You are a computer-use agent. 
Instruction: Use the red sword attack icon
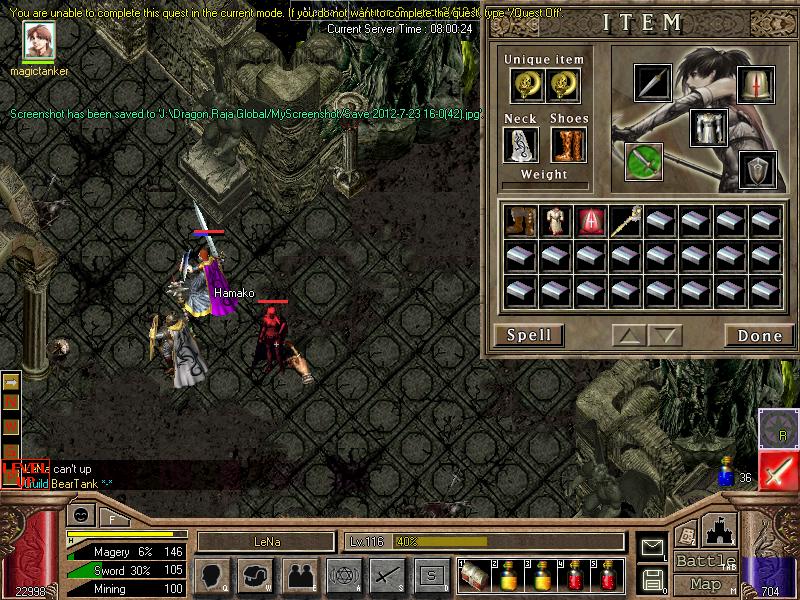(x=778, y=470)
